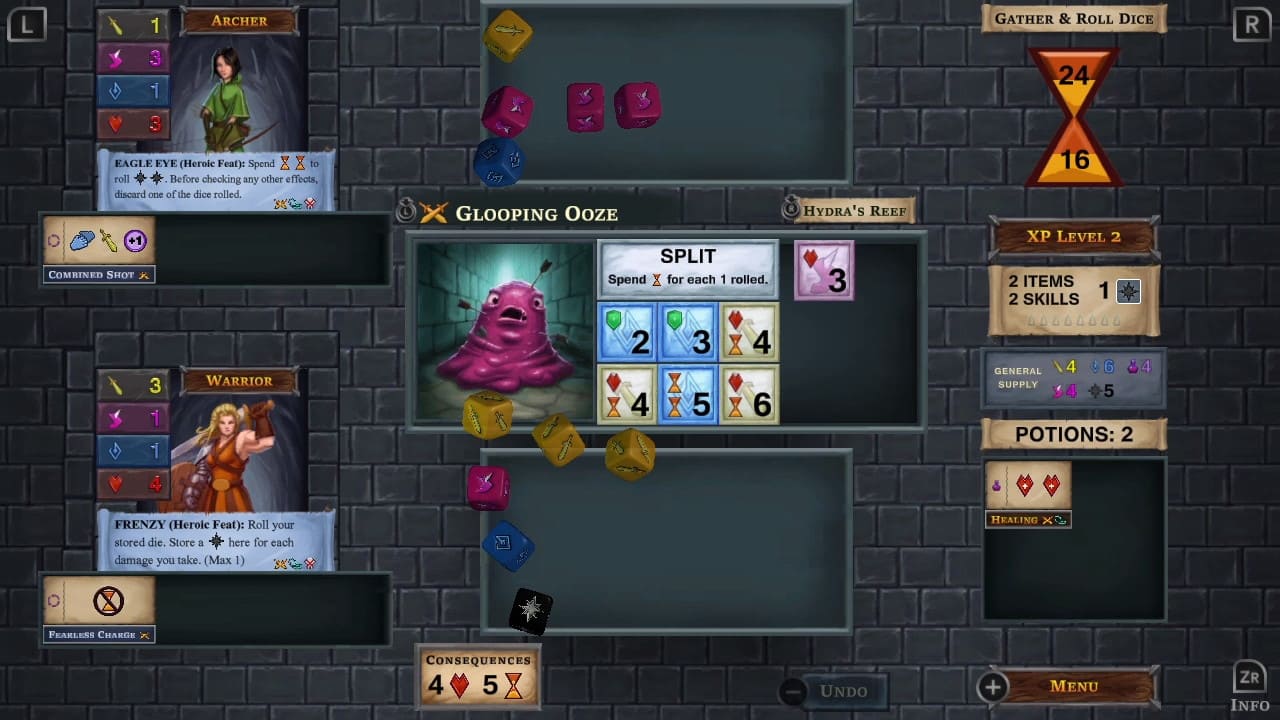
Task: Click the pink heroic die below the ooze
Action: pyautogui.click(x=488, y=487)
